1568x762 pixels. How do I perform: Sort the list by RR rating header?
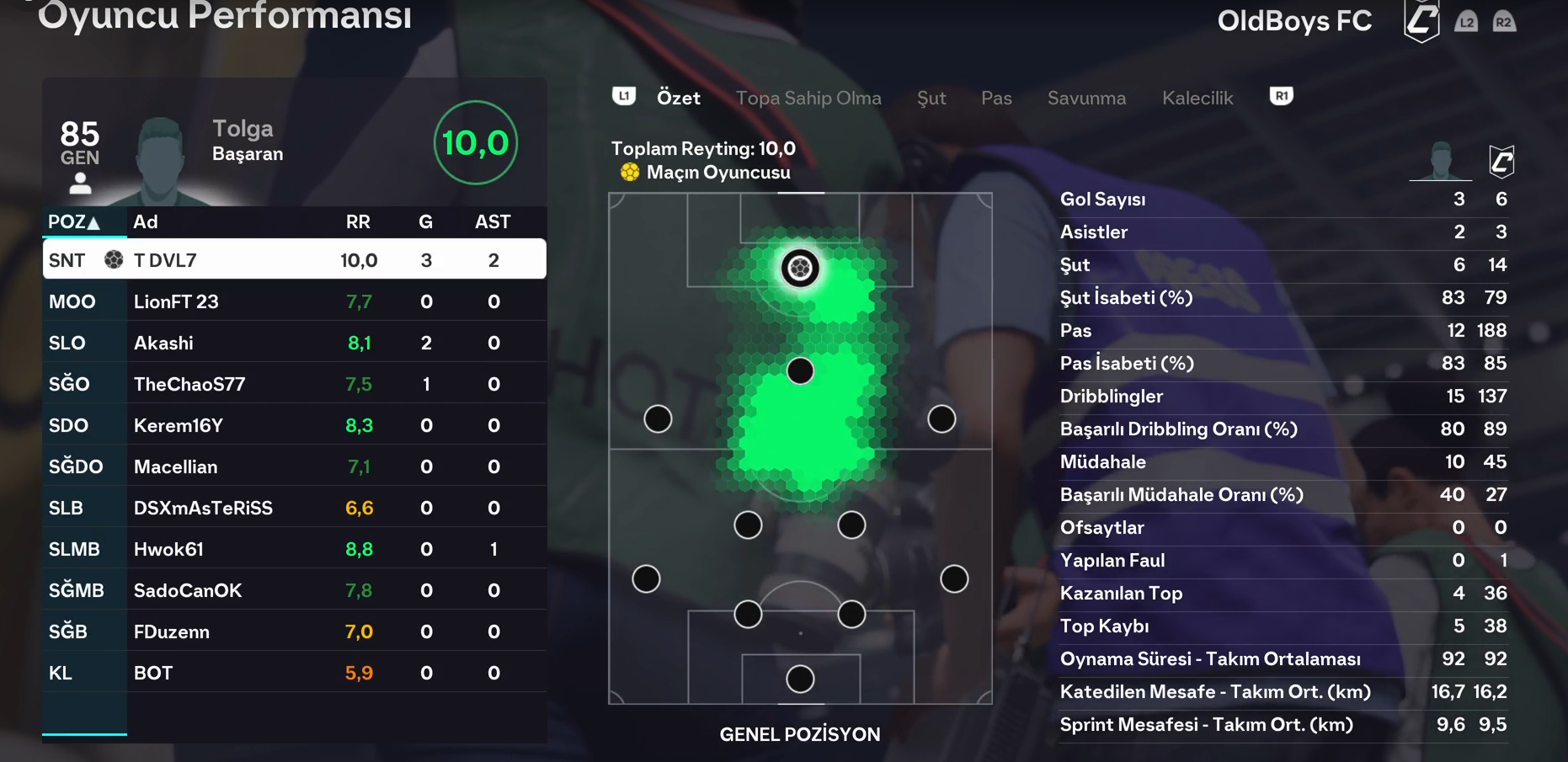pos(358,222)
